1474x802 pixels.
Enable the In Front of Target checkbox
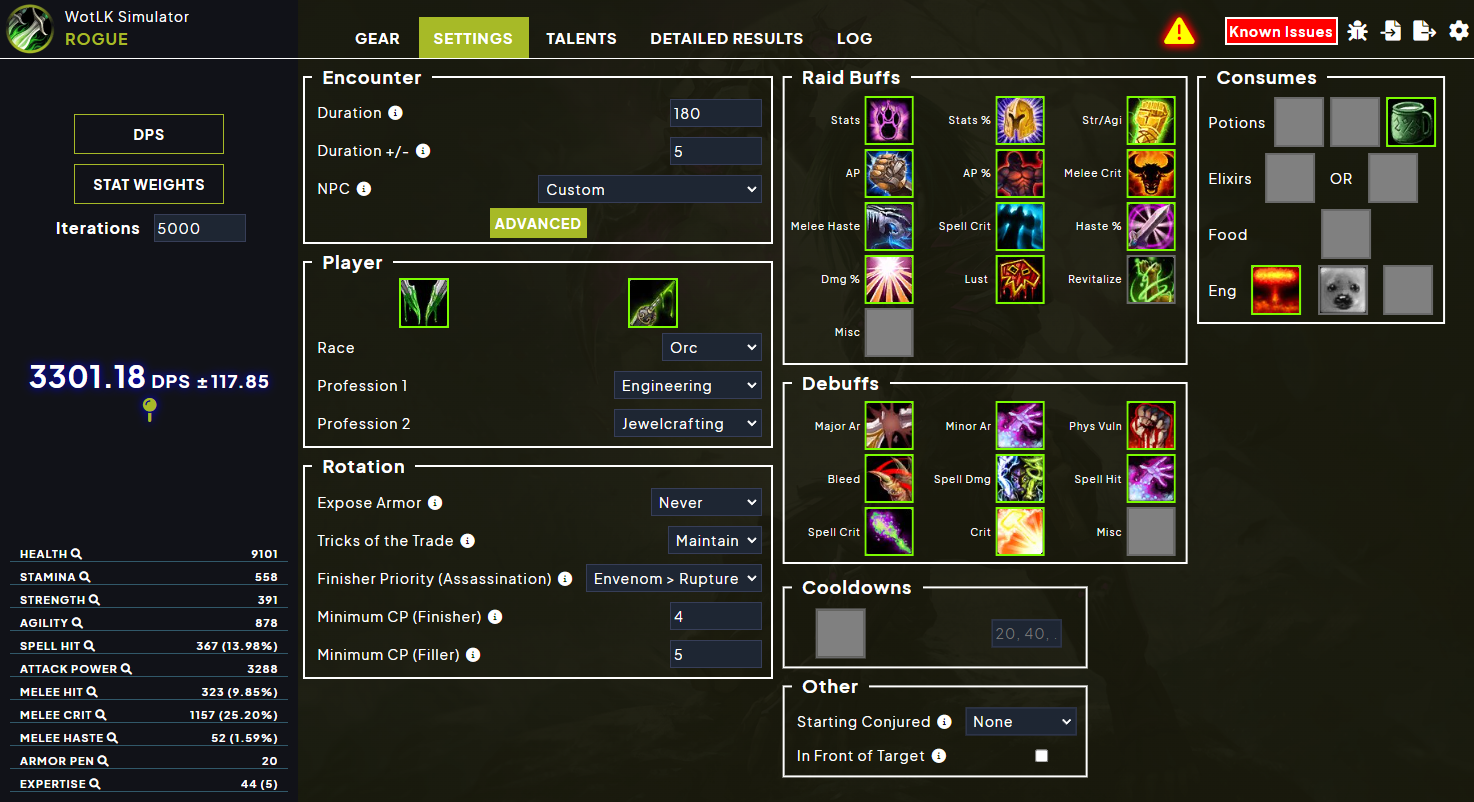[x=1041, y=756]
